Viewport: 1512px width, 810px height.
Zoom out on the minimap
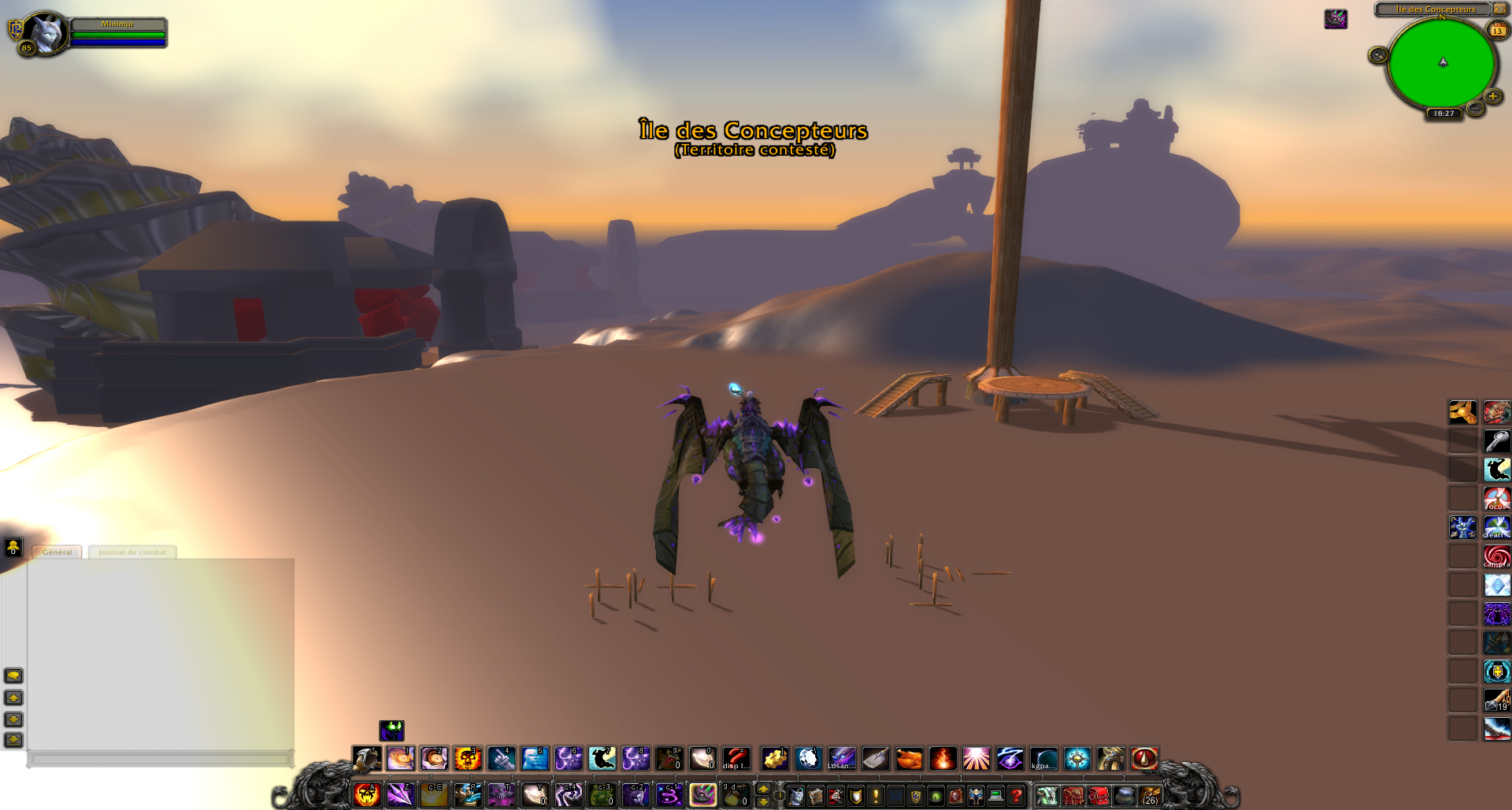(1475, 108)
